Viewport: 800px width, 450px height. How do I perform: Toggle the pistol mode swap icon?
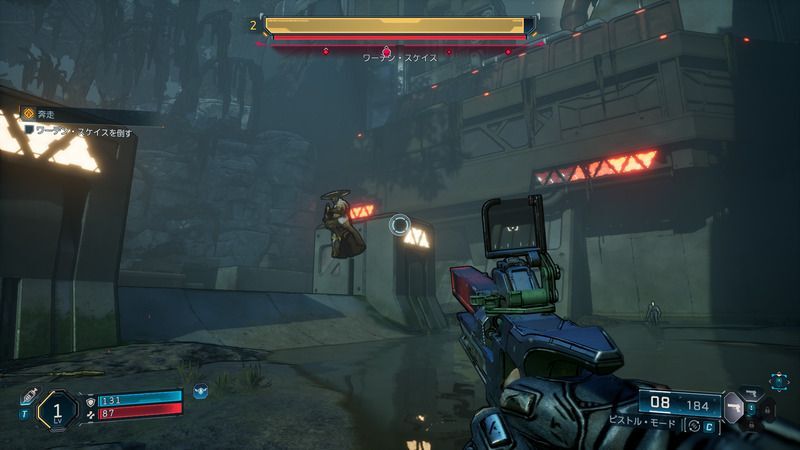693,427
